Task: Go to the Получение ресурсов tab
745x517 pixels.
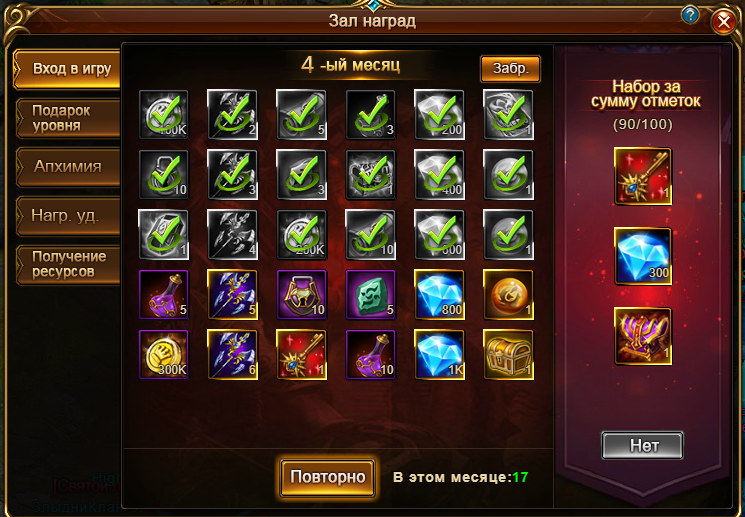Action: click(x=66, y=262)
